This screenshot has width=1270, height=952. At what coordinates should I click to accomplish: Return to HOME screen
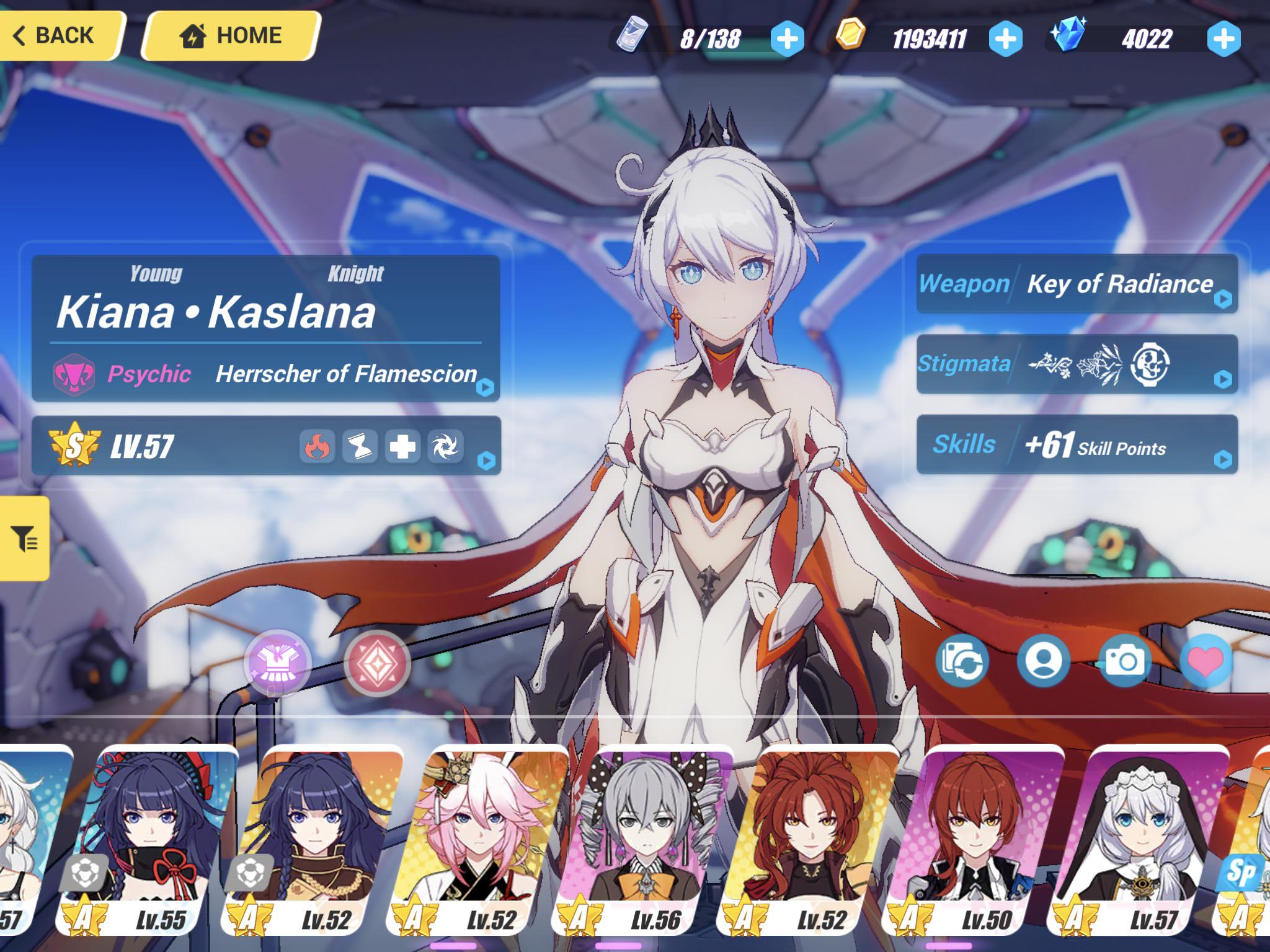coord(229,34)
